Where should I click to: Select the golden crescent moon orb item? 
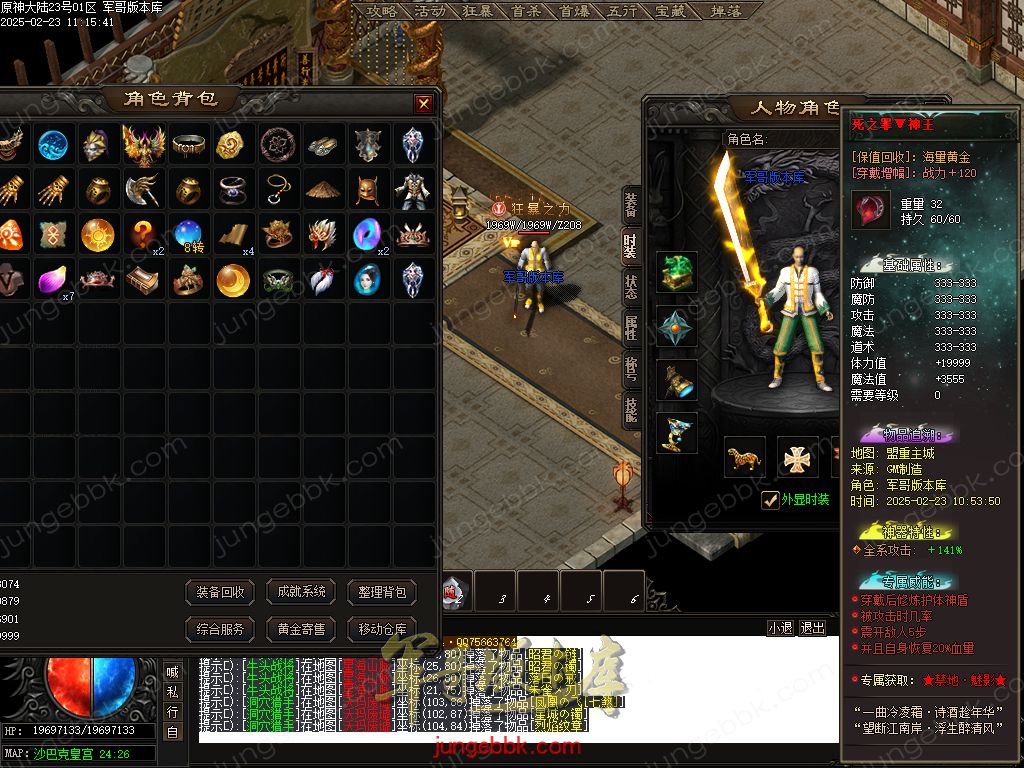[232, 280]
